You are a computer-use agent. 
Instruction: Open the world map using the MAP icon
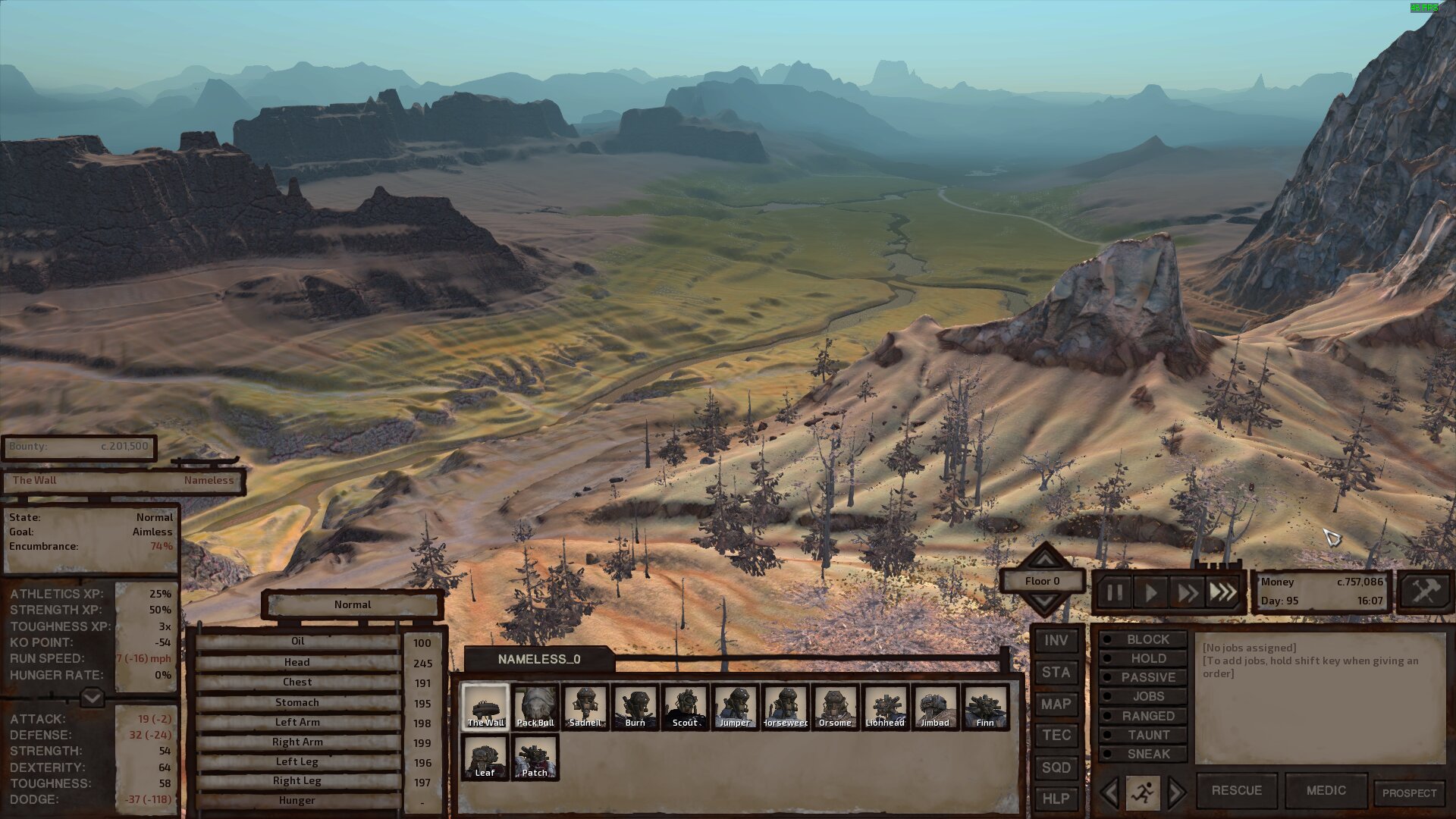coord(1056,704)
